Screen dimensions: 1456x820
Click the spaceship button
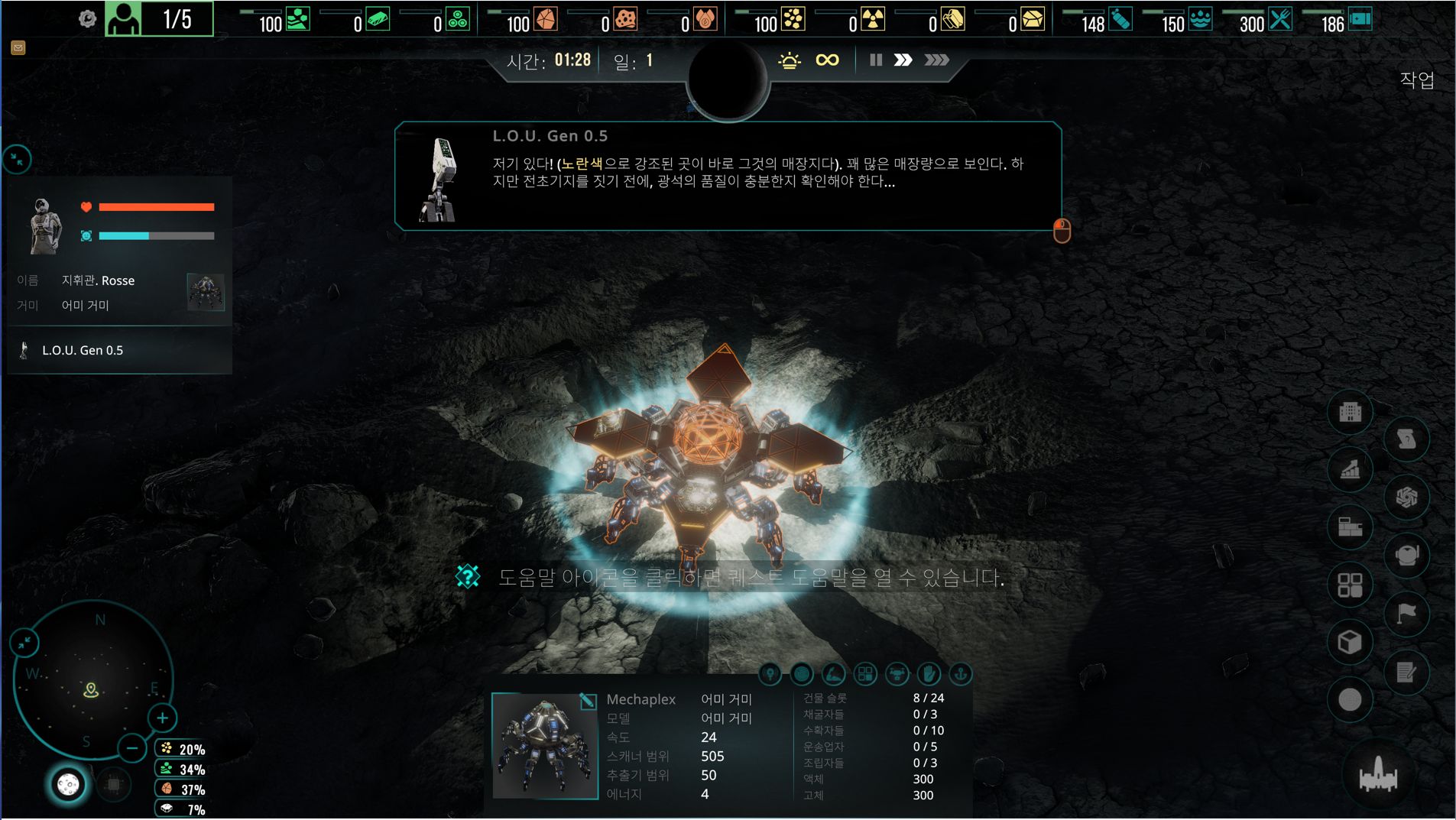pos(1378,776)
